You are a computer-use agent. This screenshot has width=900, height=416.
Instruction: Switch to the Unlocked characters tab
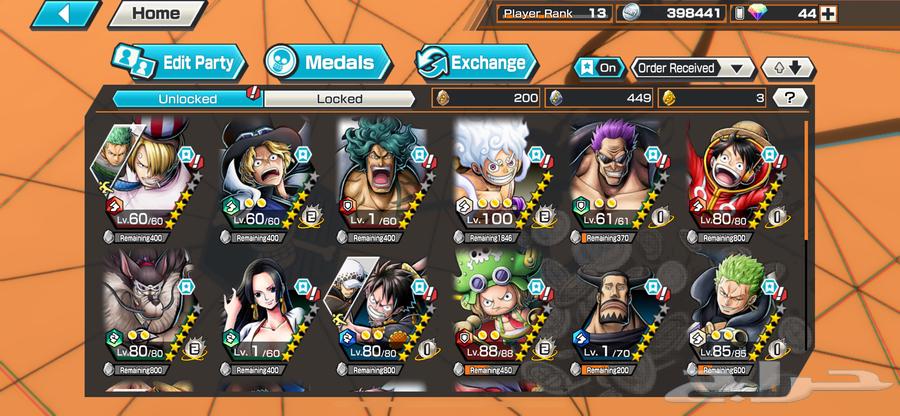[x=184, y=98]
